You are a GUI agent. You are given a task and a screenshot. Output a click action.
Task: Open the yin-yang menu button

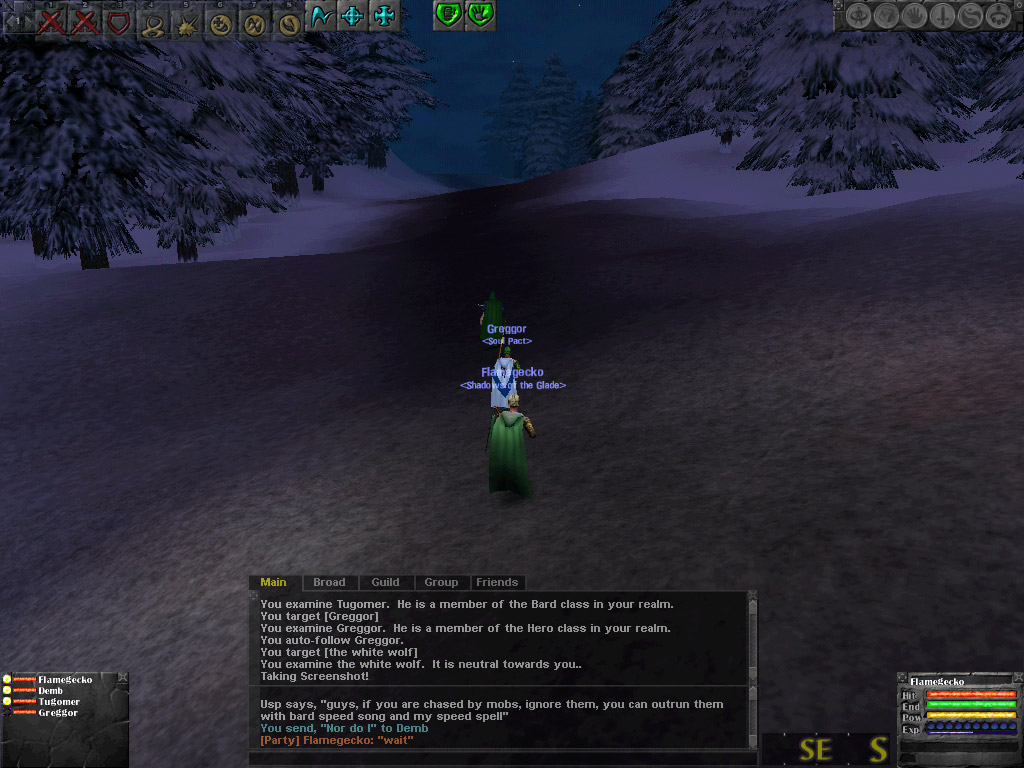969,16
